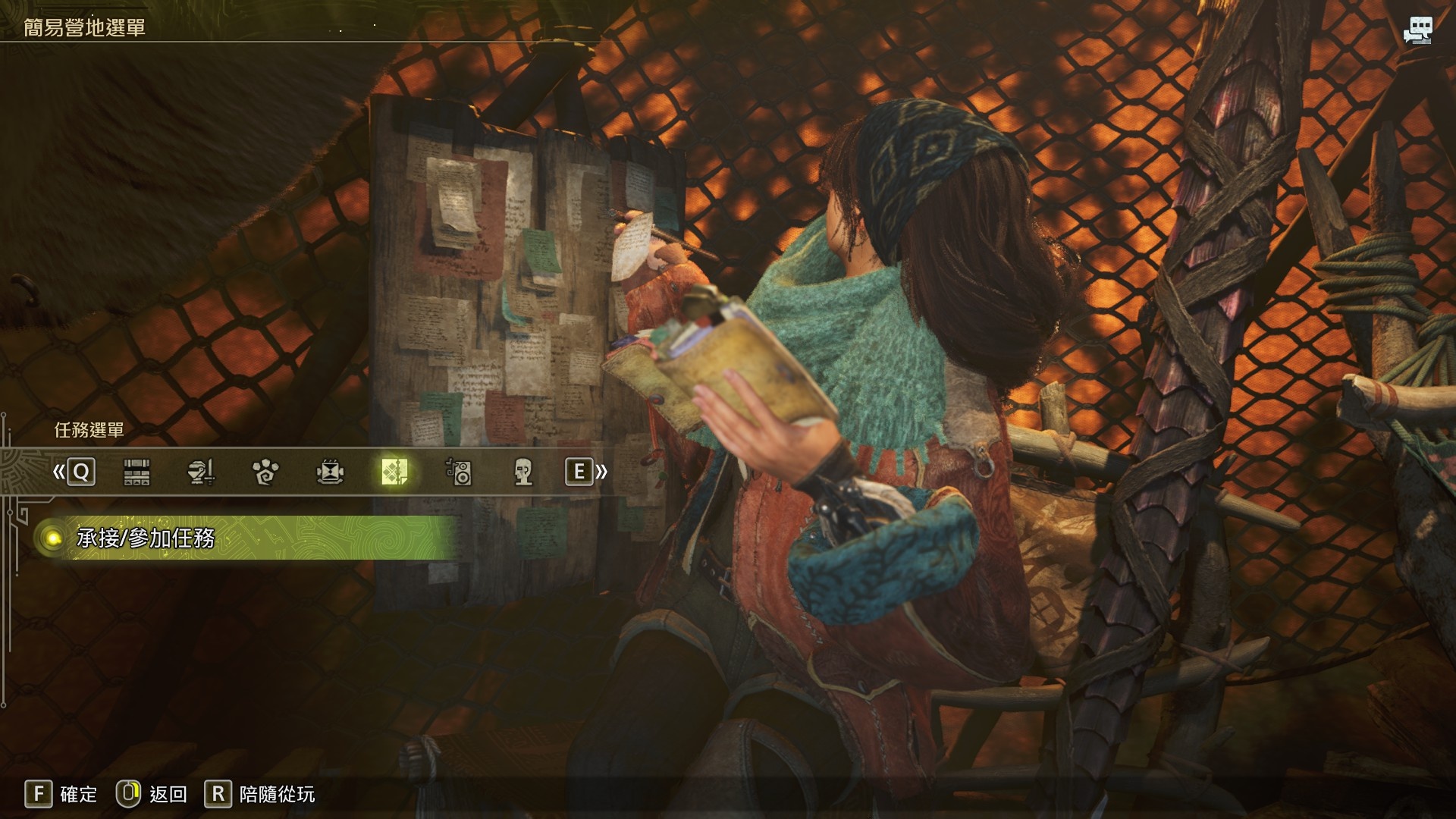Switch to the speaker music tab
The image size is (1456, 819).
[459, 472]
